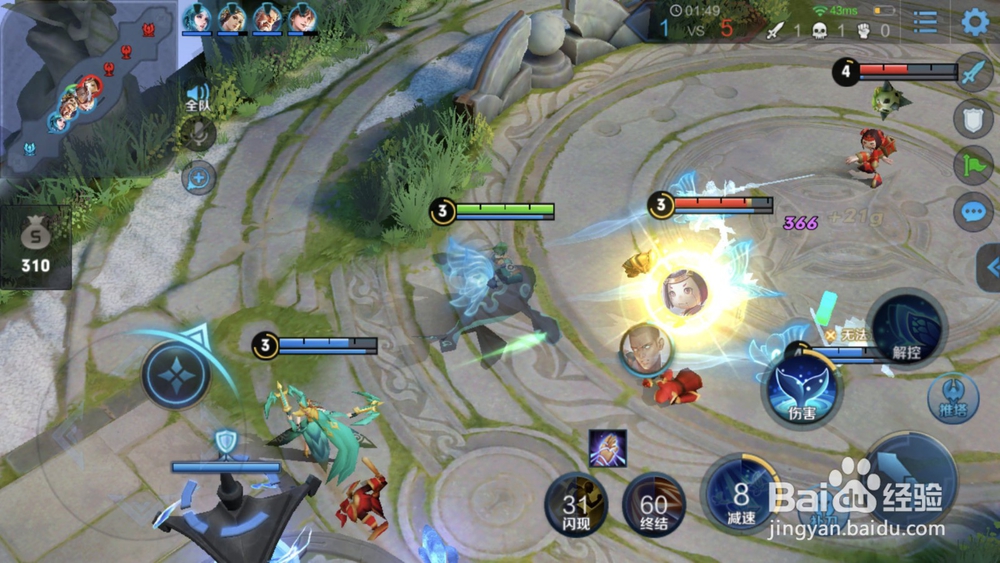This screenshot has height=563, width=1000.
Task: Toggle the 全队 team voice speaker
Action: (x=198, y=96)
